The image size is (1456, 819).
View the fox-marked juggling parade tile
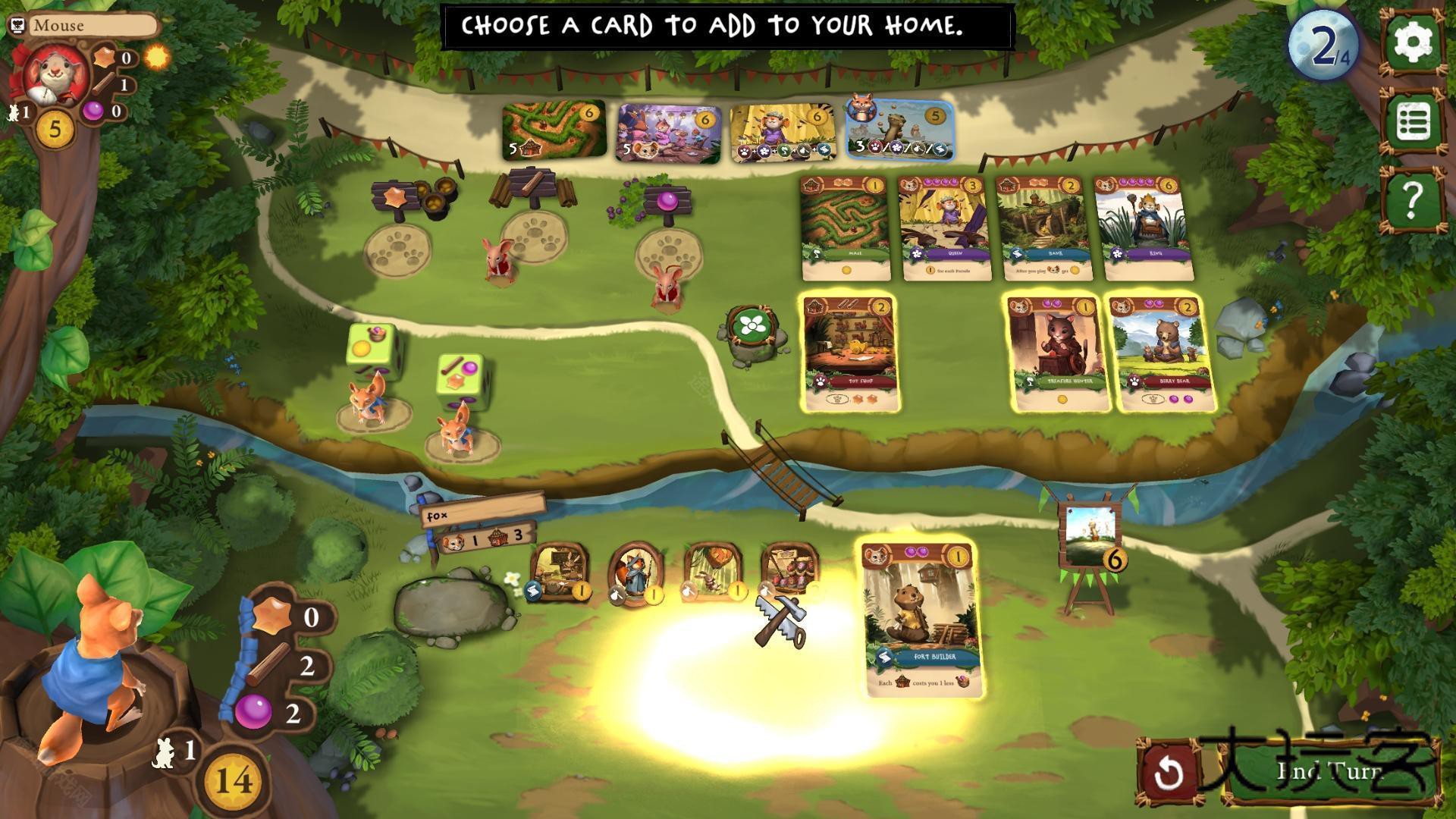(x=900, y=130)
